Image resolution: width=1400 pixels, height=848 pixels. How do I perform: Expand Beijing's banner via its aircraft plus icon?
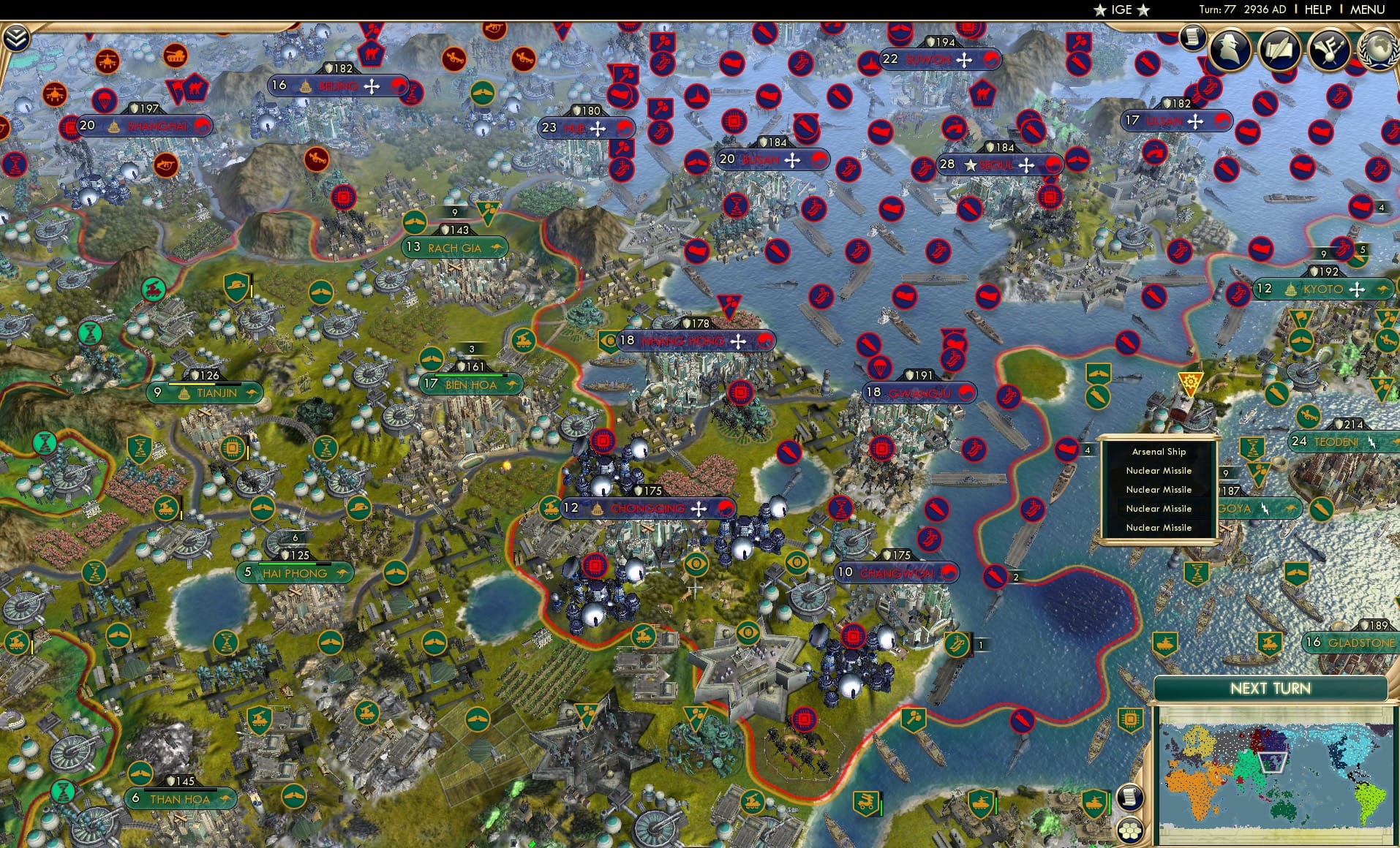click(373, 86)
